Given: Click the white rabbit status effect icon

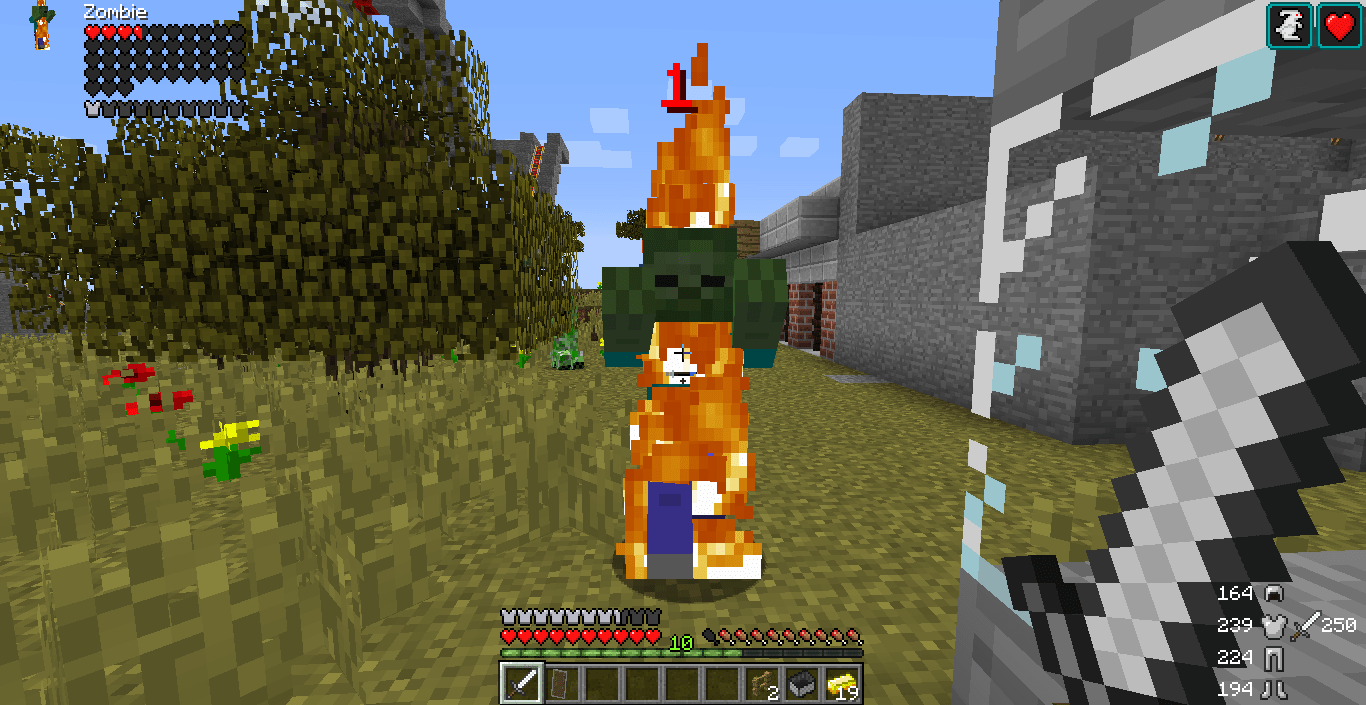Looking at the screenshot, I should click(x=1290, y=25).
